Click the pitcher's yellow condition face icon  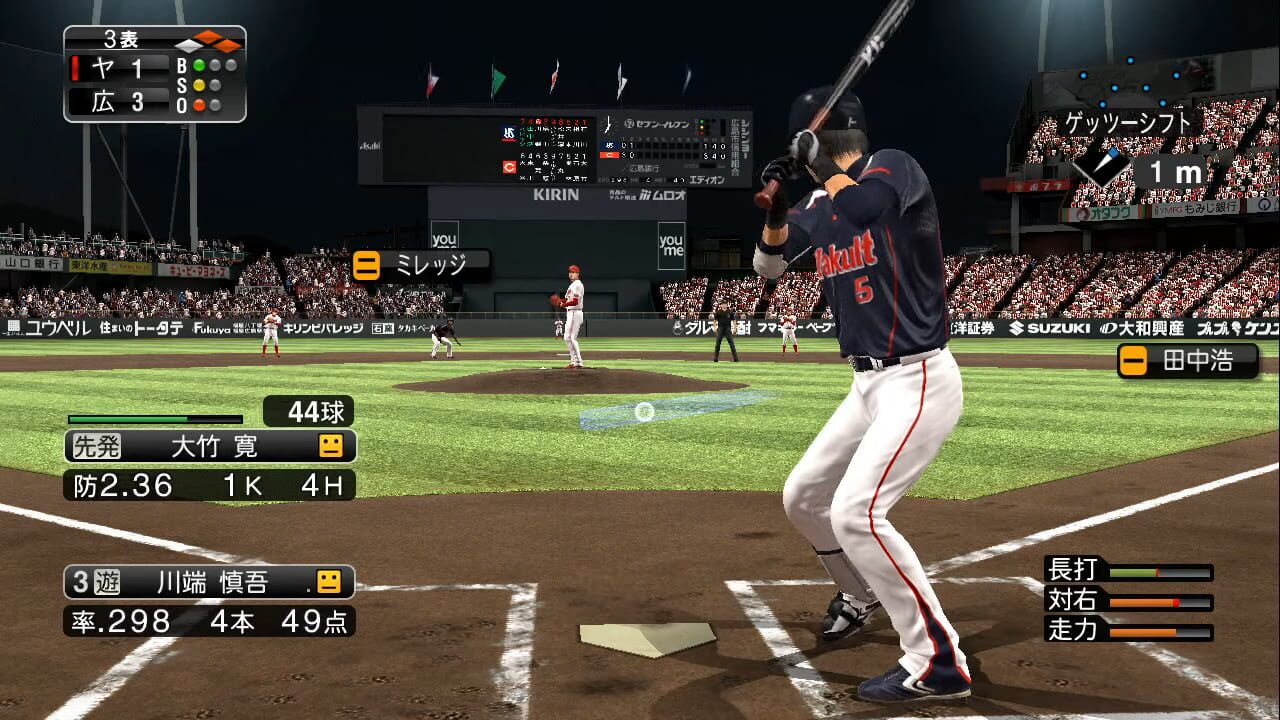(x=331, y=446)
